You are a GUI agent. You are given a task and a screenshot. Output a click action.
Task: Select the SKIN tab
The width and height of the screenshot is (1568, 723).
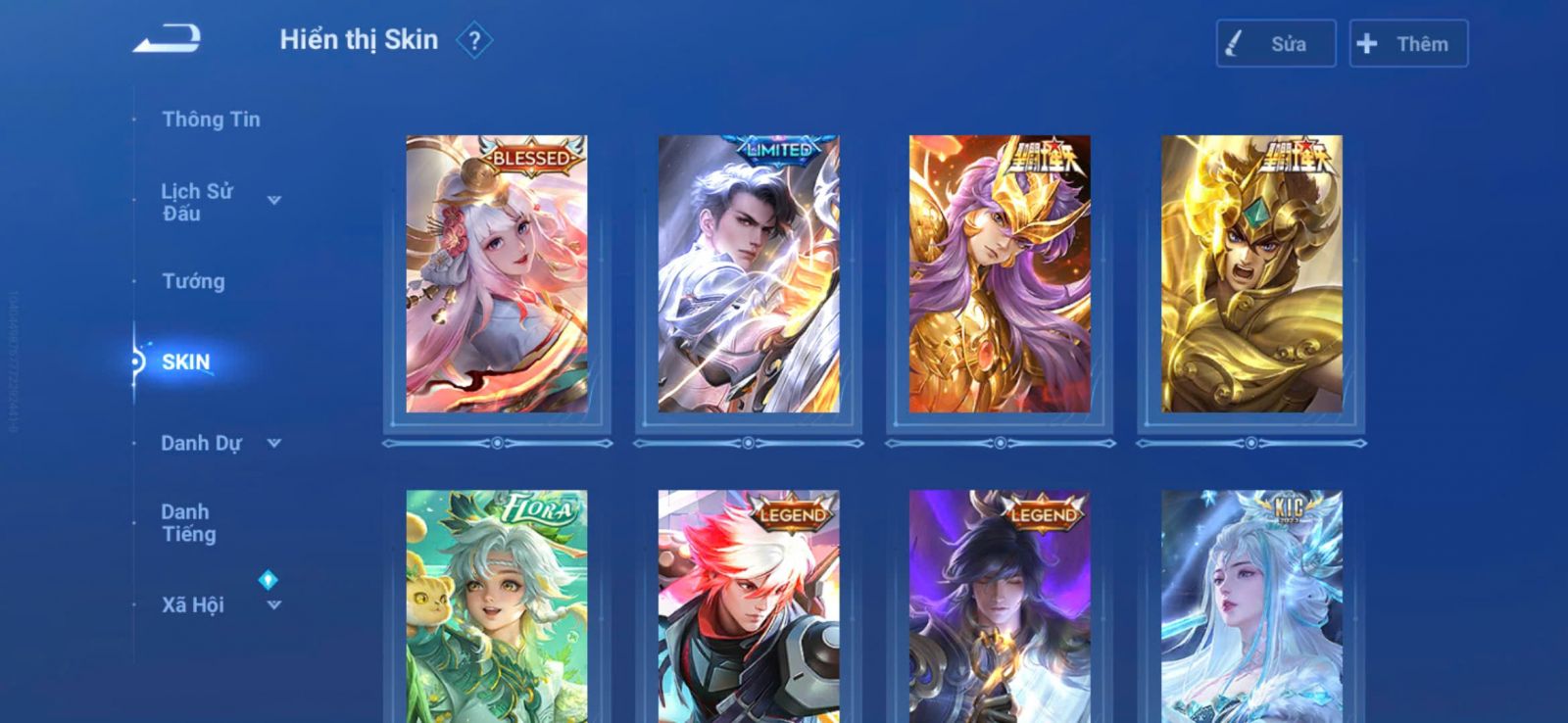185,362
